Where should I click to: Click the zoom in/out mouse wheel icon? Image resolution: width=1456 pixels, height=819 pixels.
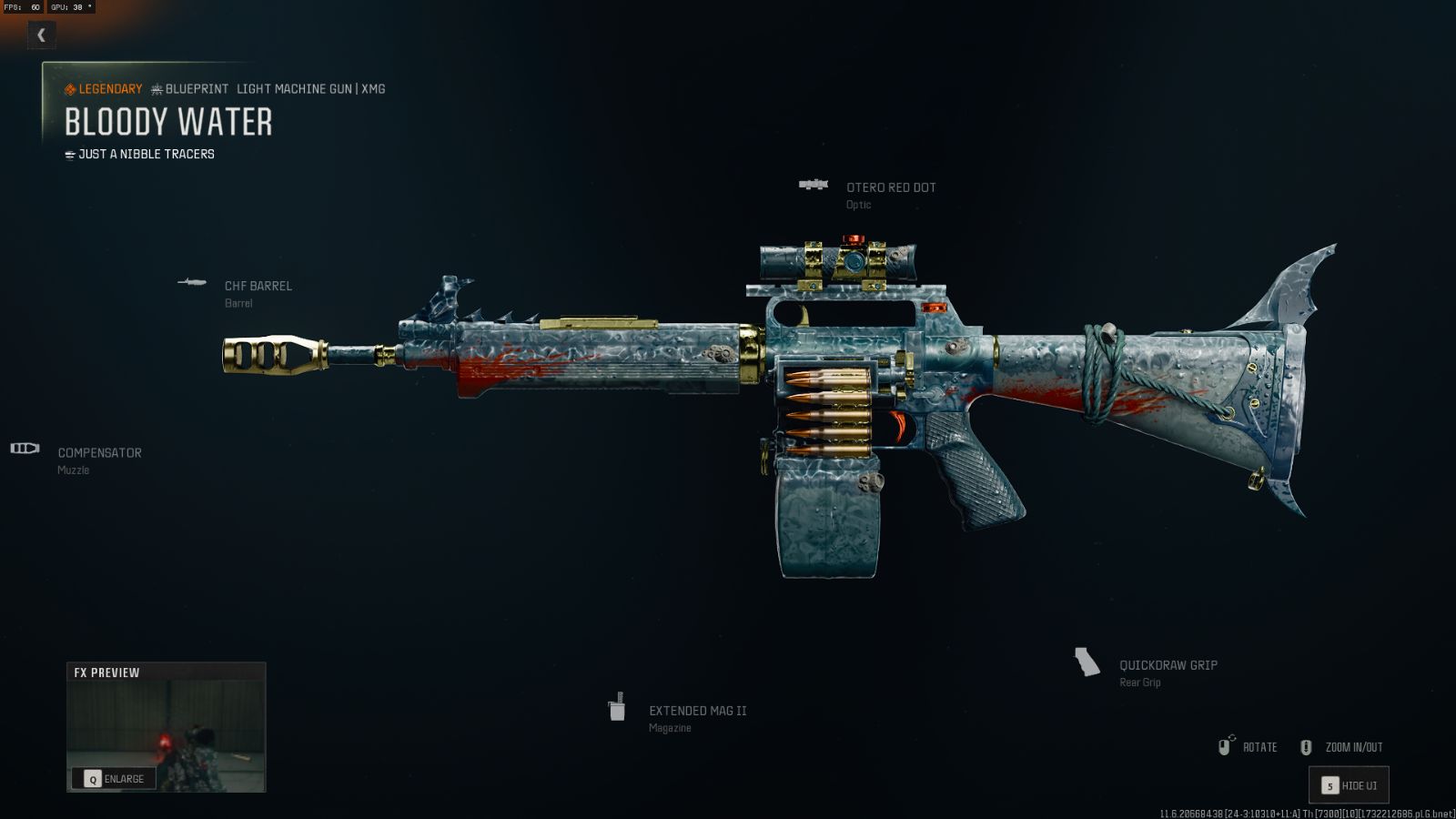click(1308, 746)
